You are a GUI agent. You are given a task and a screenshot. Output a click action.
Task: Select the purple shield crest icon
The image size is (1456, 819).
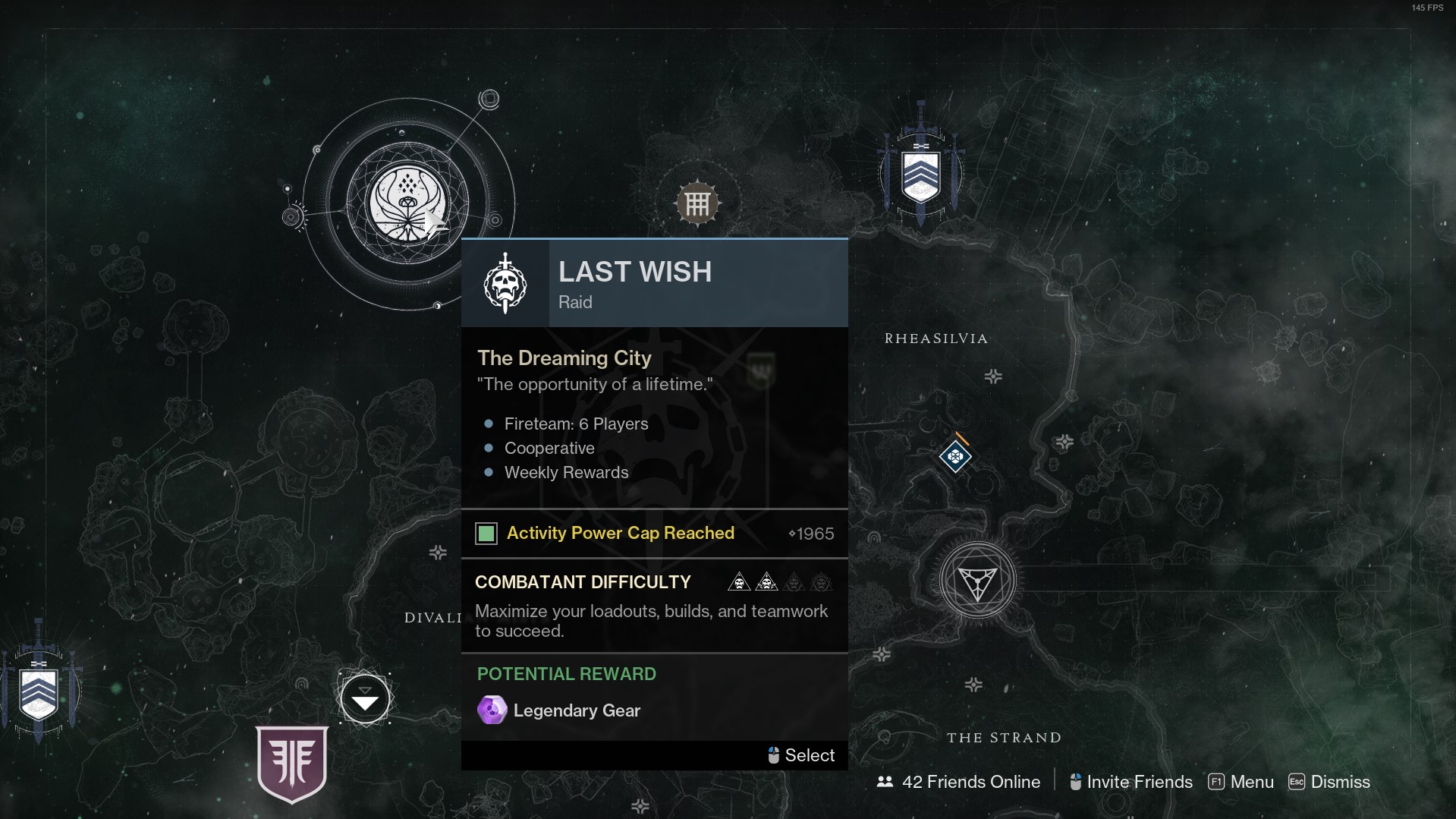[292, 763]
